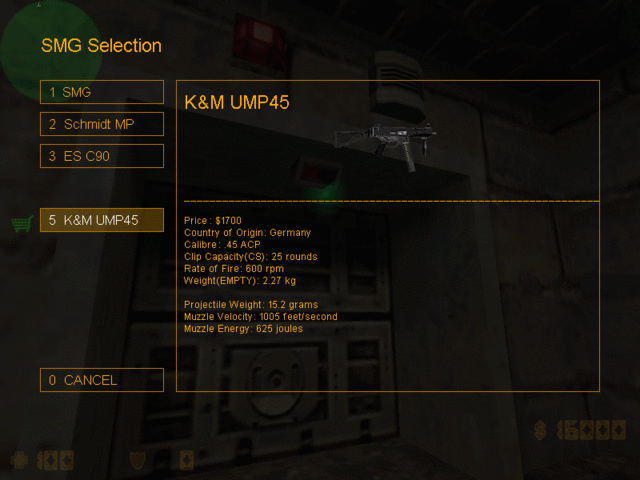Image resolution: width=640 pixels, height=480 pixels.
Task: Pick the ES C90 option
Action: click(101, 156)
